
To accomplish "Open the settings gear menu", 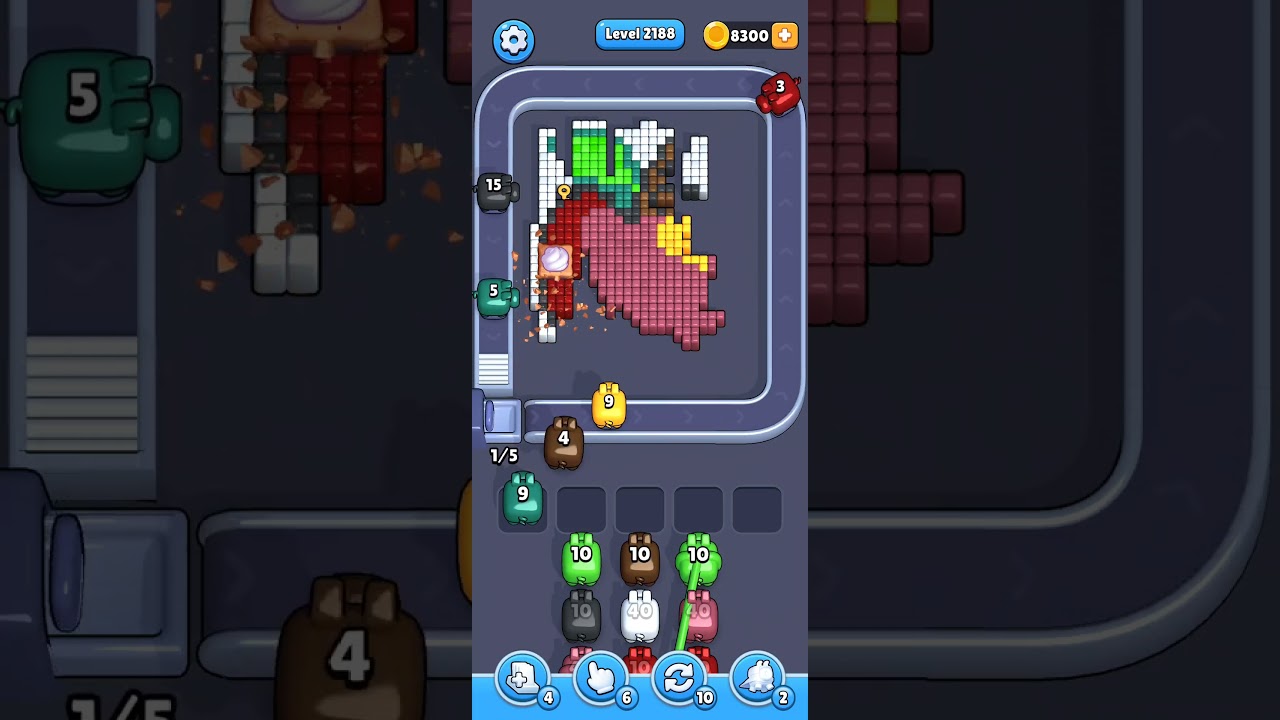I will pos(514,41).
